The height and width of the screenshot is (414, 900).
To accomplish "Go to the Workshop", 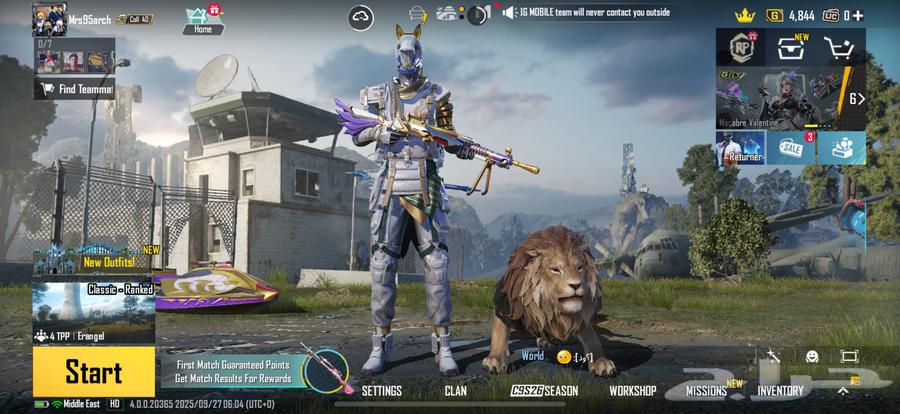I will [x=632, y=391].
